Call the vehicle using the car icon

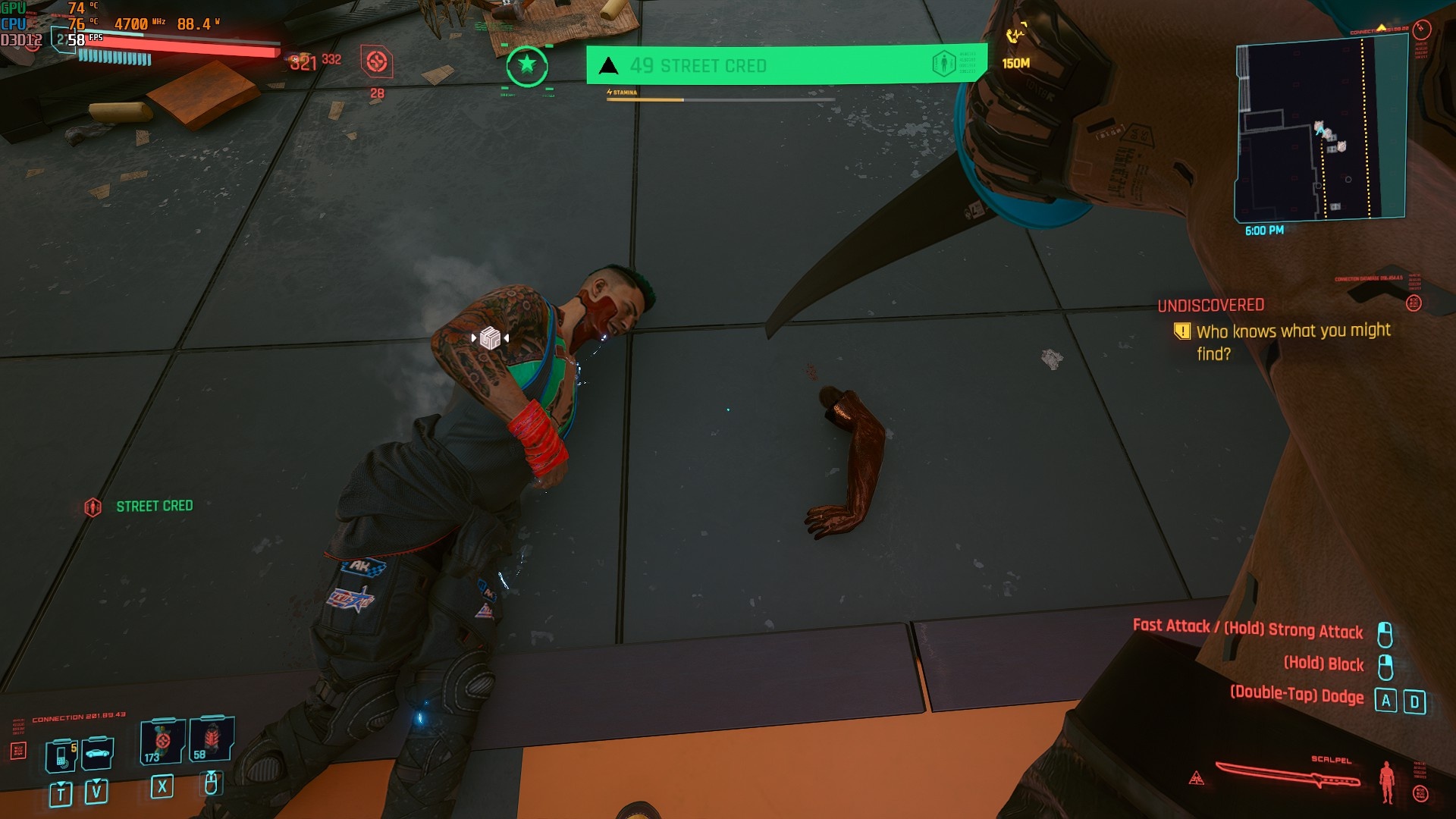tap(97, 753)
